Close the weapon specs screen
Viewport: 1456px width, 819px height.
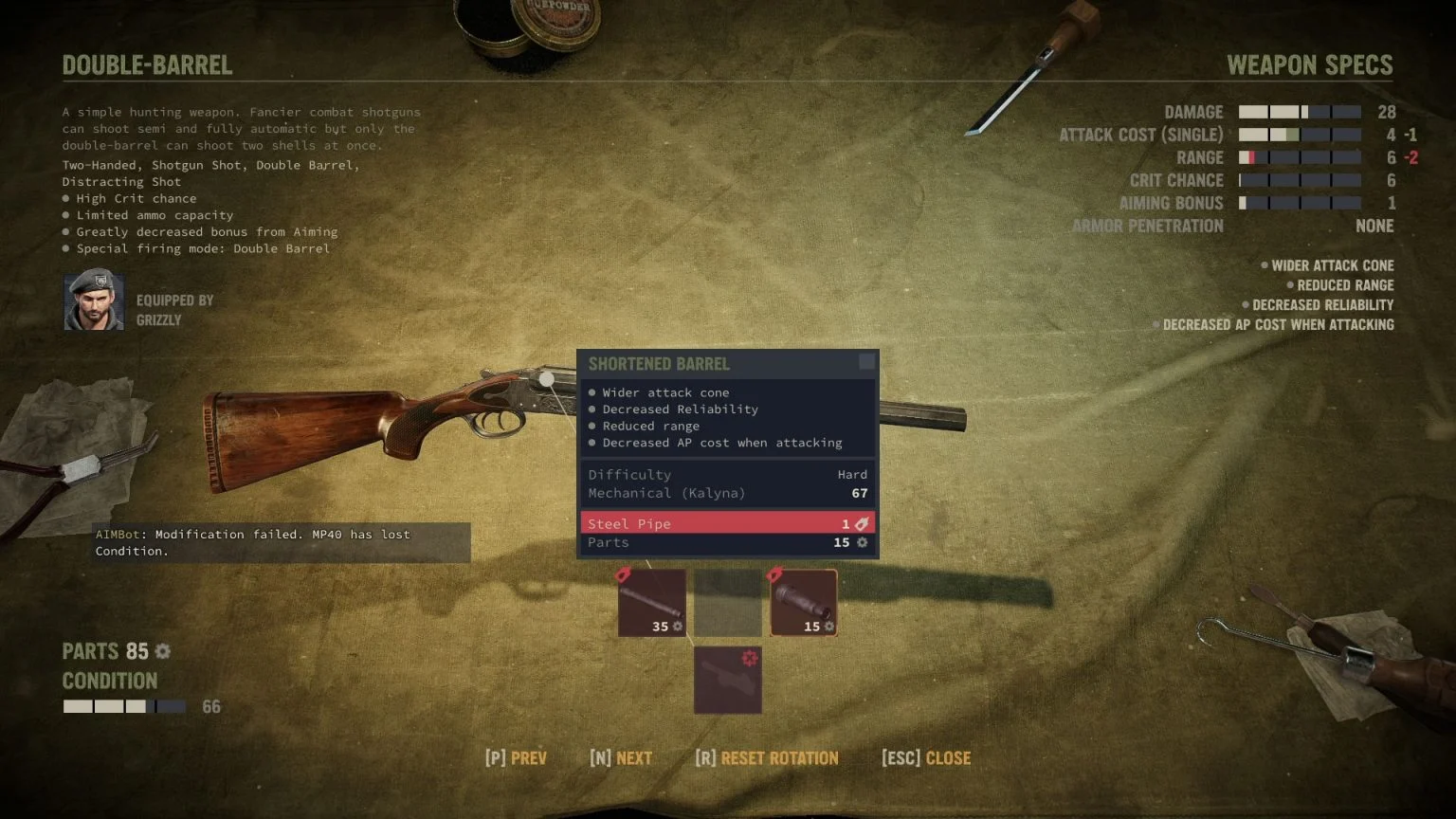click(x=924, y=757)
